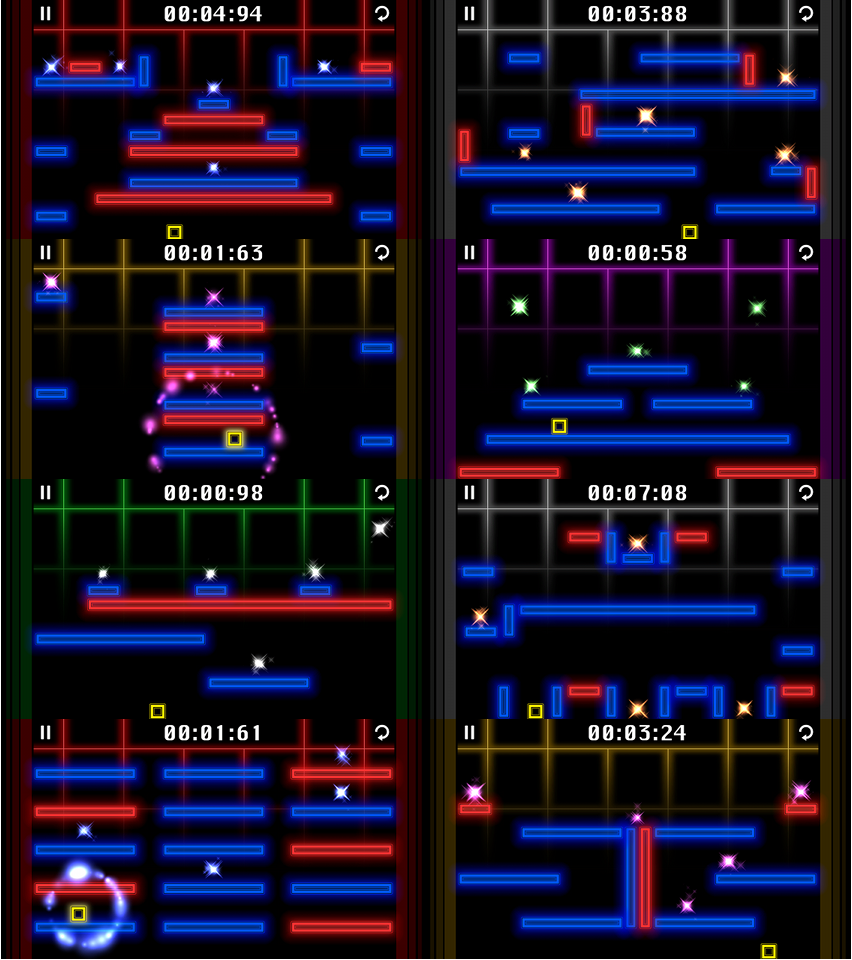Image resolution: width=852 pixels, height=960 pixels.
Task: Pause the level with timer 00:04:94
Action: pyautogui.click(x=45, y=13)
